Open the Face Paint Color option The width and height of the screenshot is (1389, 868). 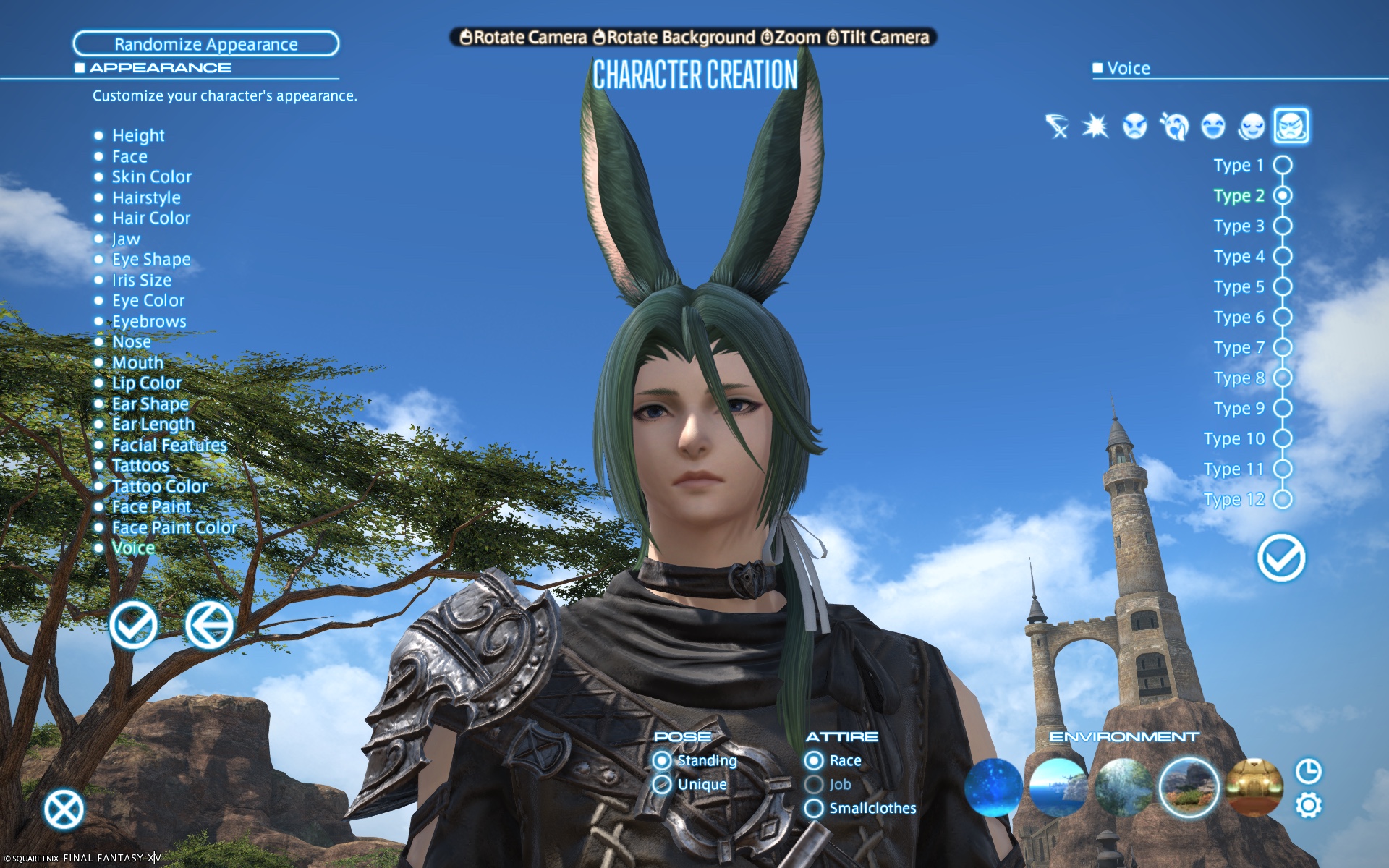[x=174, y=527]
